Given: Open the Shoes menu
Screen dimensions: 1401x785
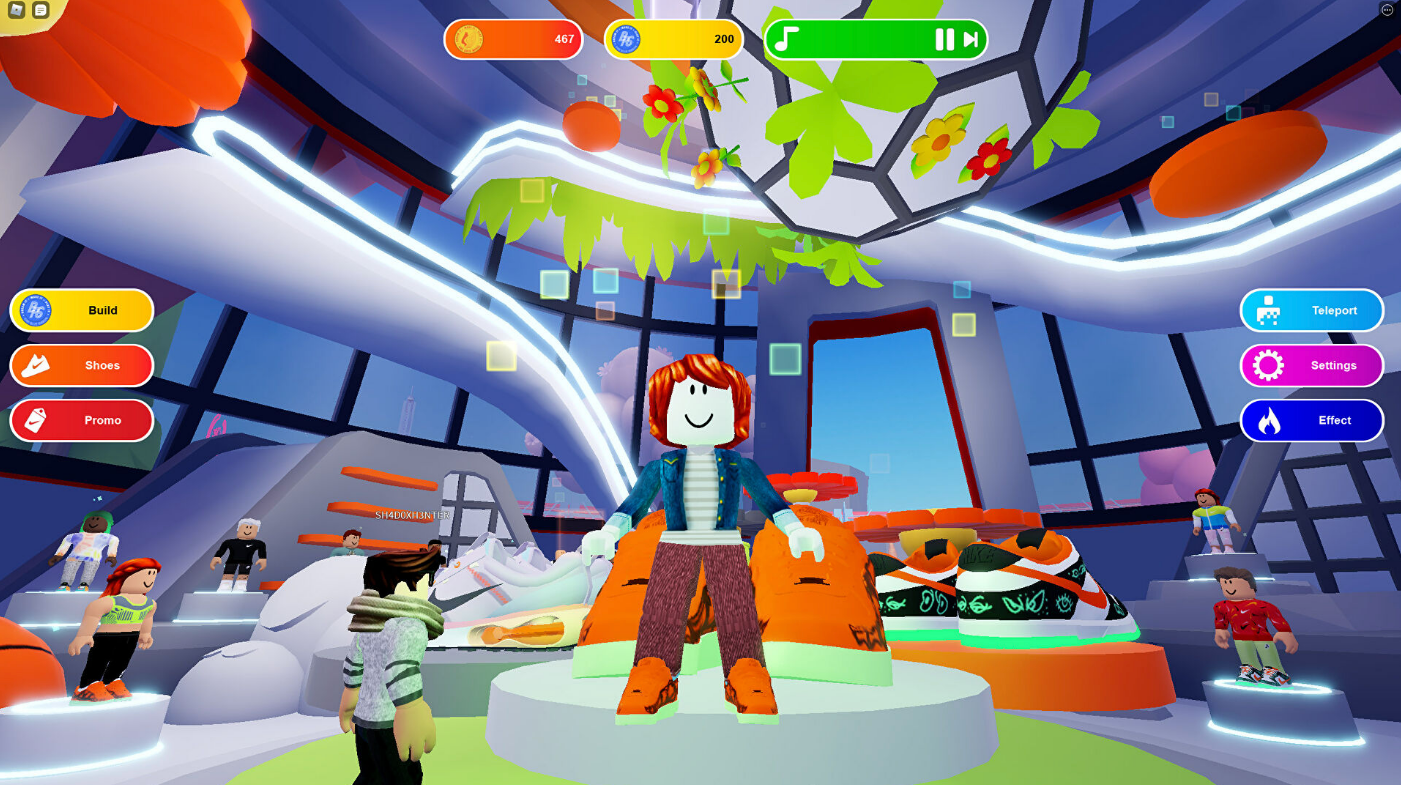Looking at the screenshot, I should 82,366.
